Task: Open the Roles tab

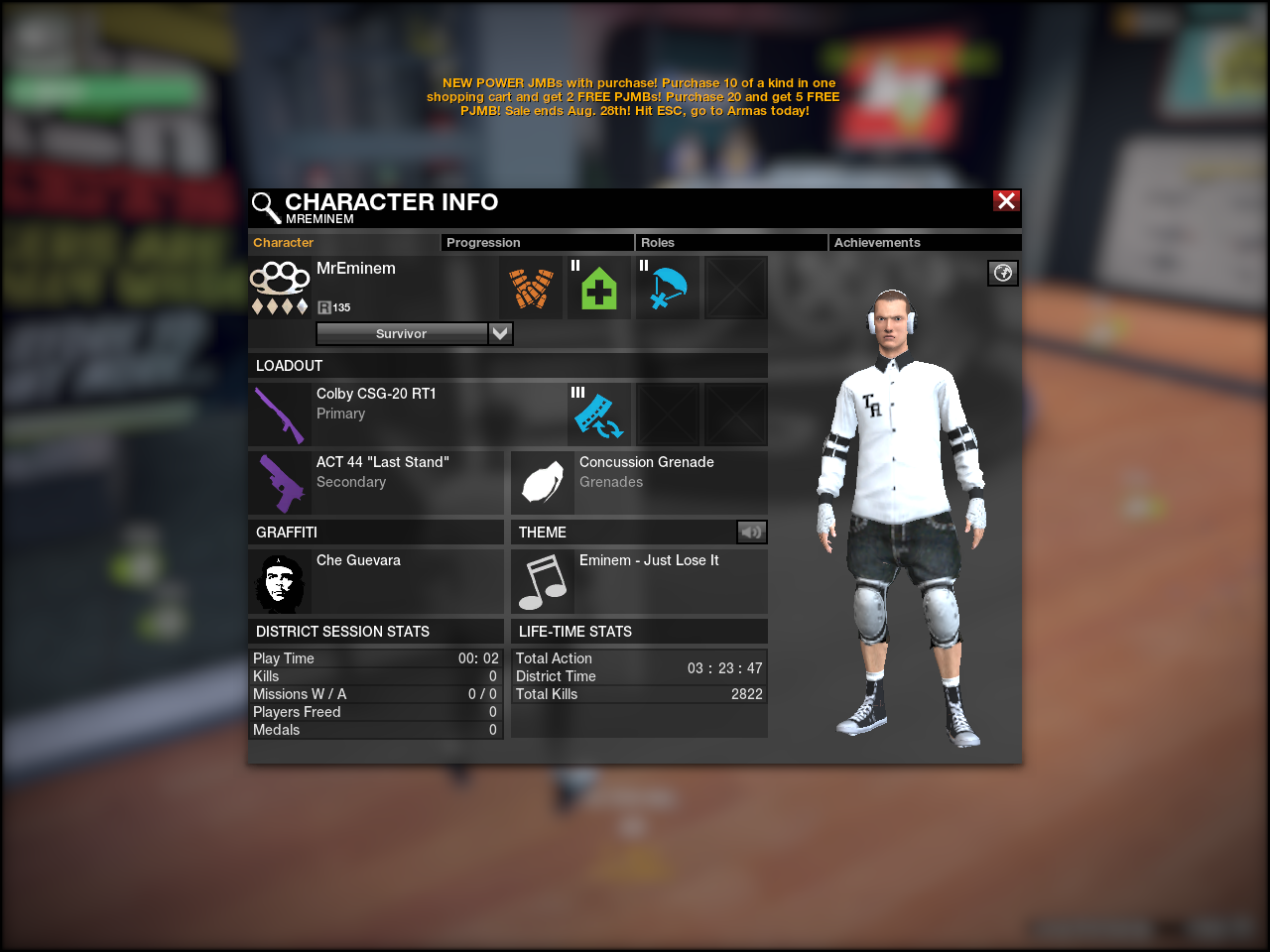Action: click(730, 243)
